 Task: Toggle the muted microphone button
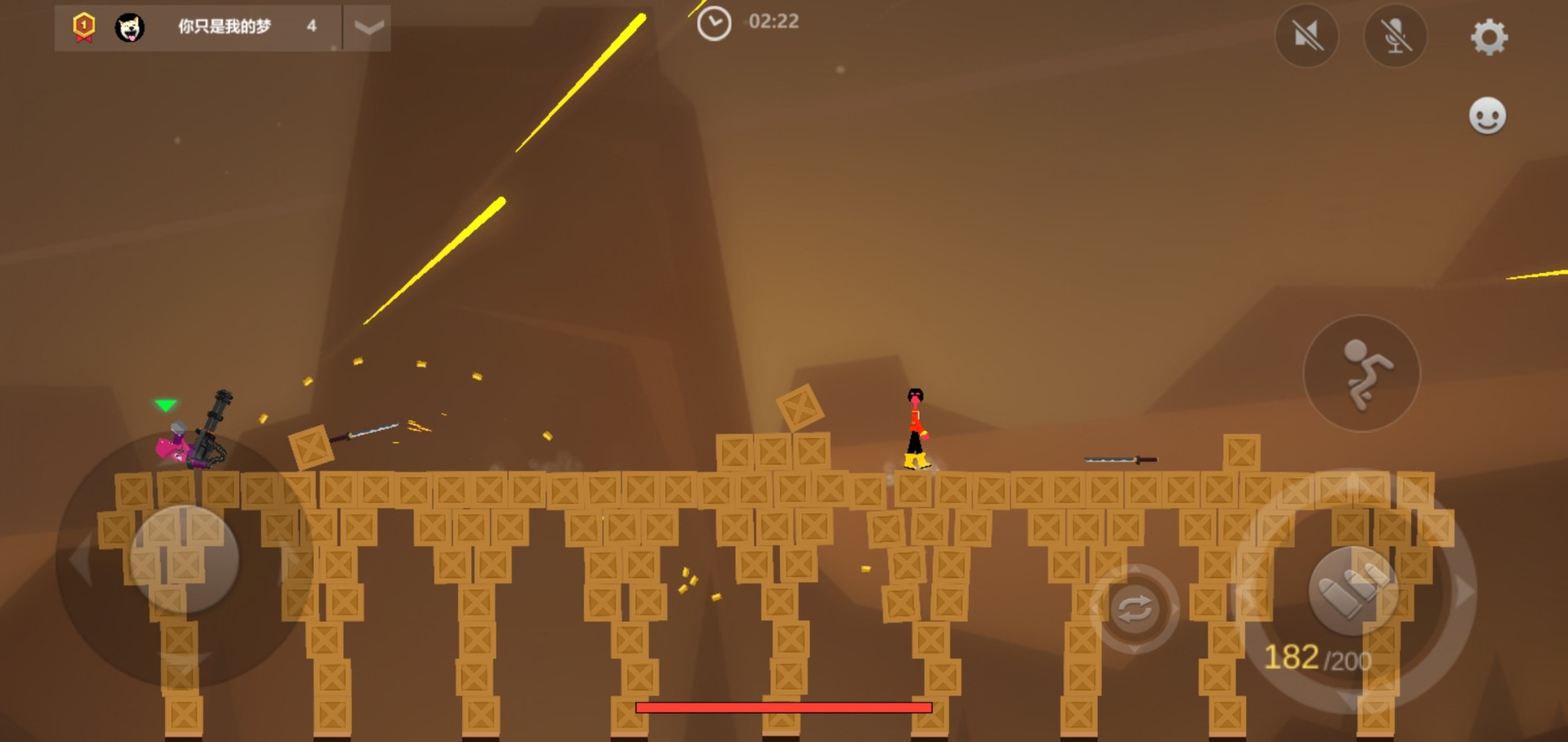pyautogui.click(x=1396, y=36)
